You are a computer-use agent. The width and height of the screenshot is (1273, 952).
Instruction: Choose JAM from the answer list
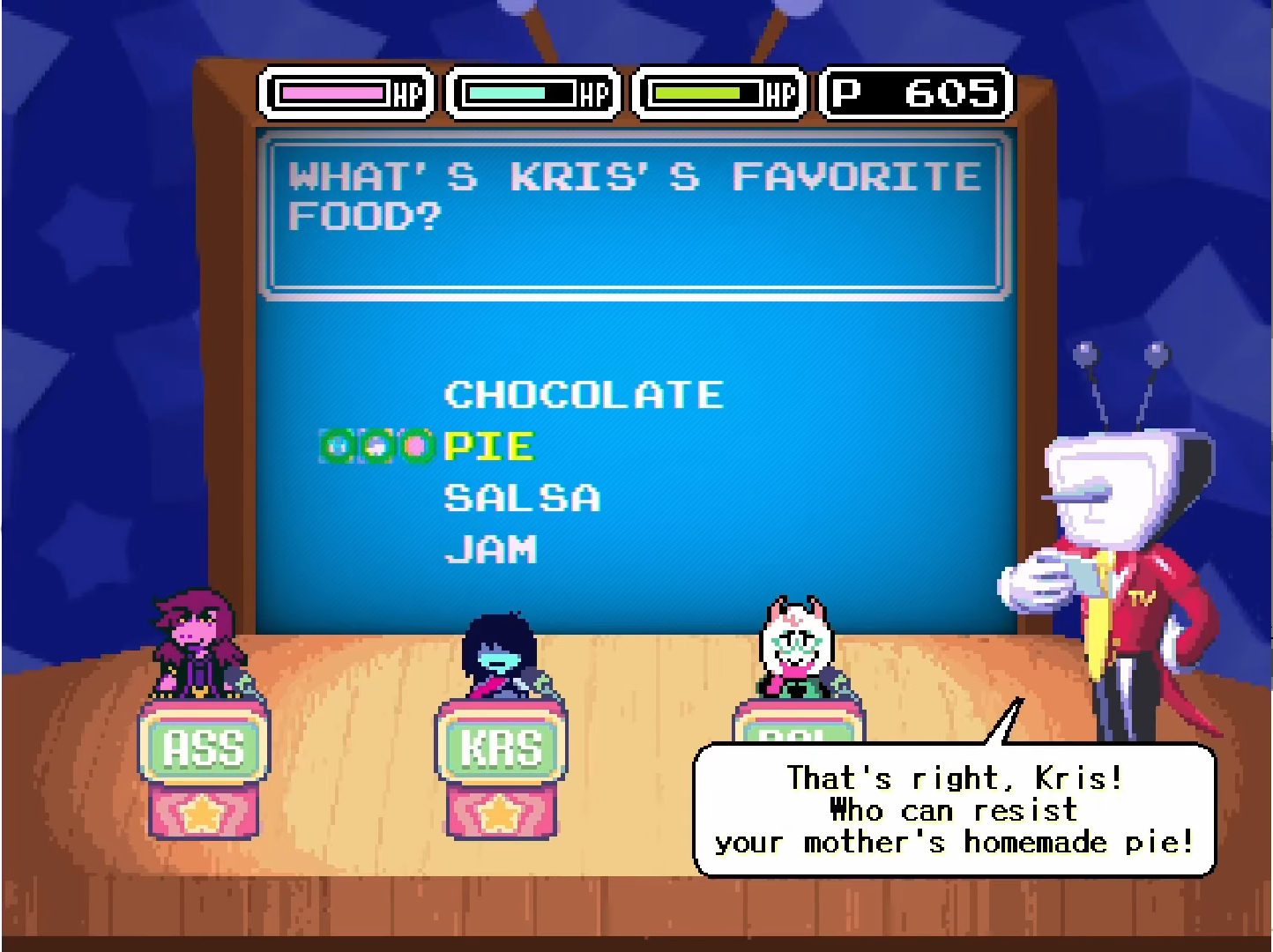click(x=491, y=550)
